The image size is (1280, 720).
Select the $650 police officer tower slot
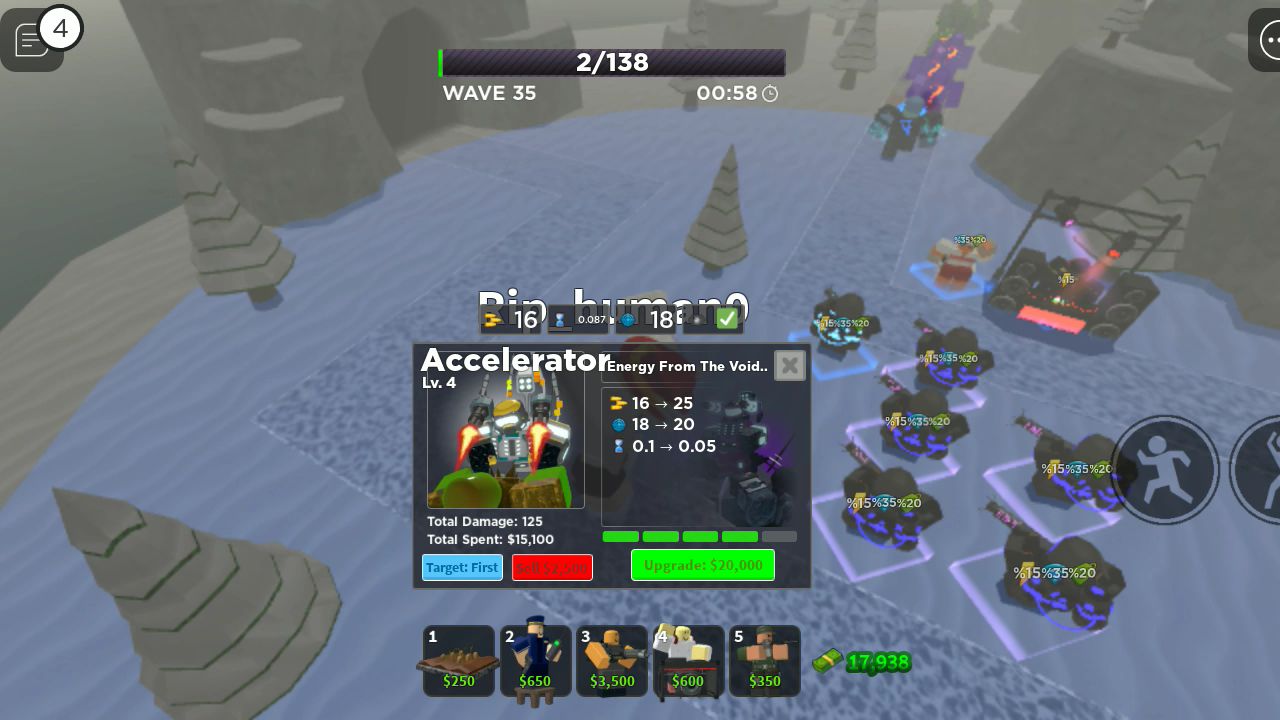point(535,661)
